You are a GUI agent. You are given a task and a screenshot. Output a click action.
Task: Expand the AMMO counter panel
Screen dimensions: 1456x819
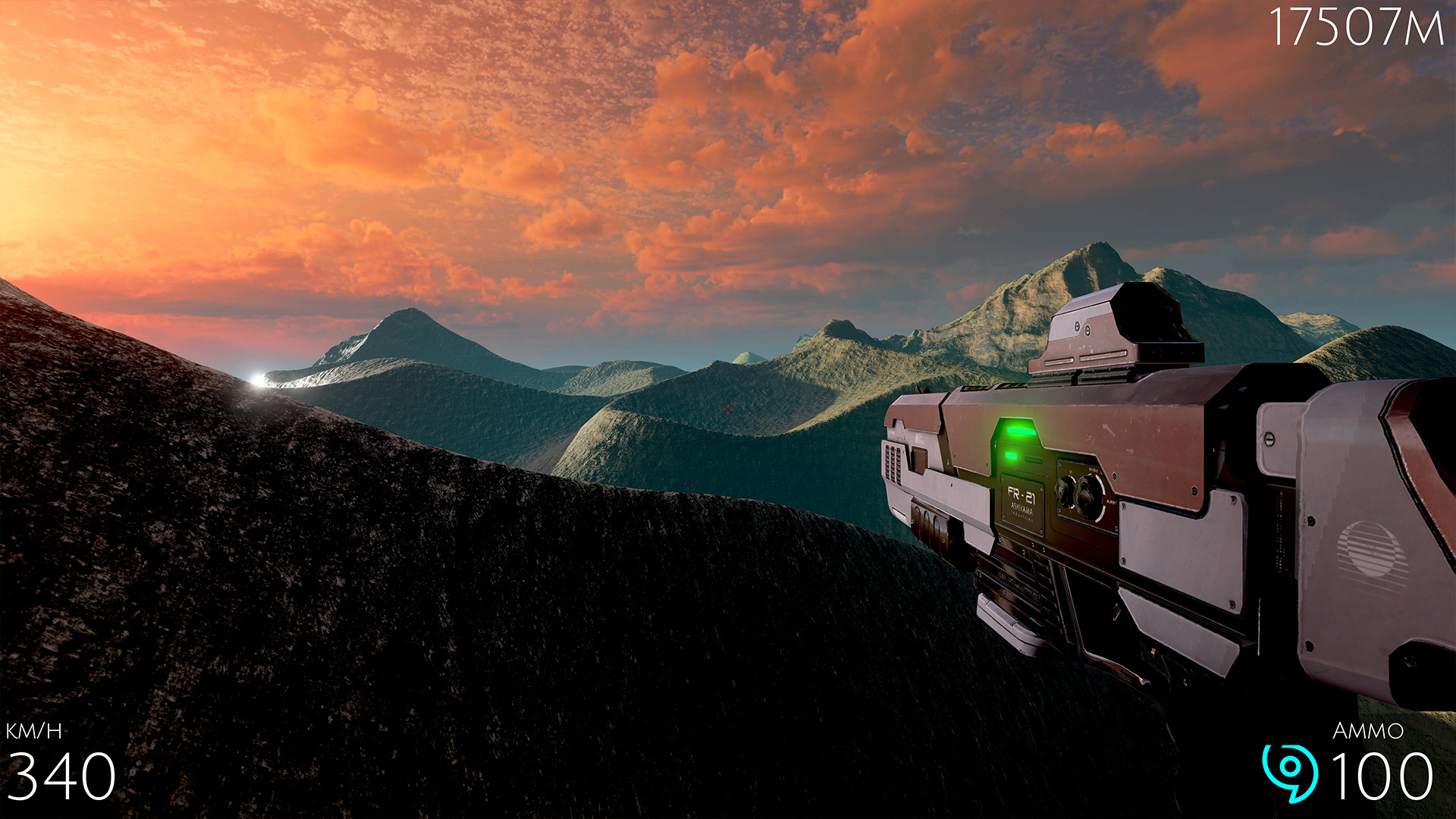click(1373, 758)
